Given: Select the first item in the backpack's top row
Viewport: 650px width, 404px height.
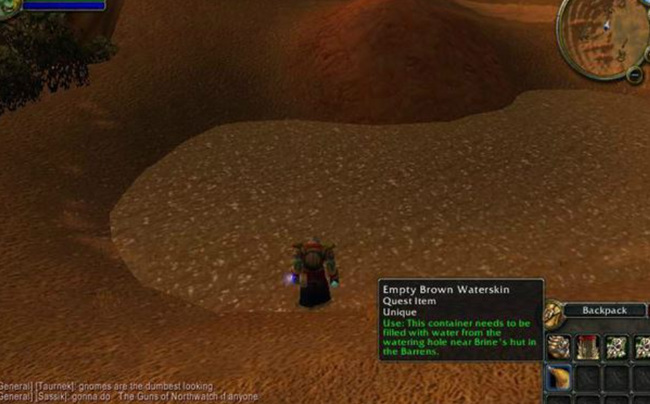Looking at the screenshot, I should click(x=560, y=345).
